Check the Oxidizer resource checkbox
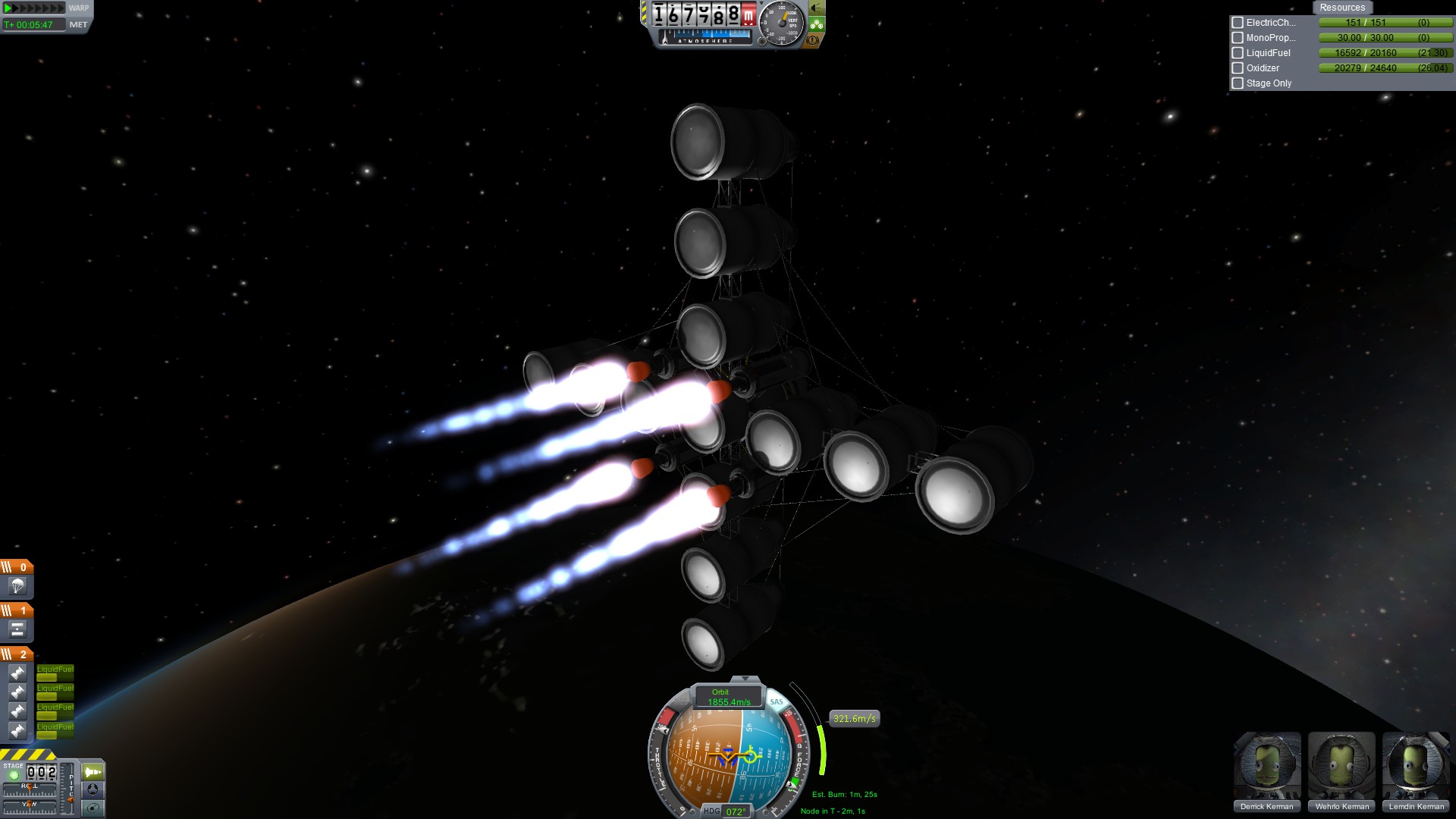This screenshot has width=1456, height=819. [1238, 68]
